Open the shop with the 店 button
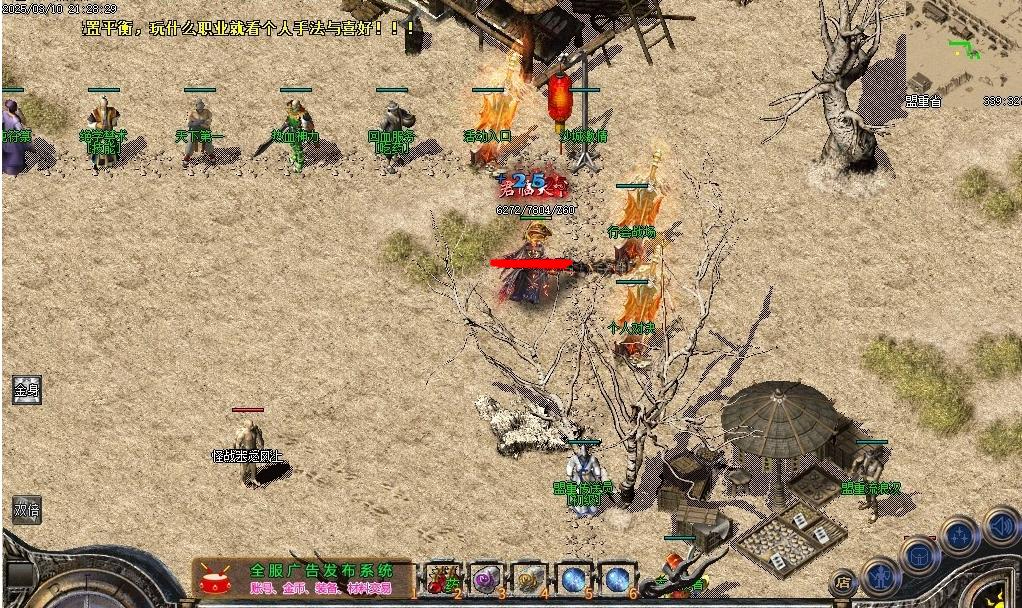 pyautogui.click(x=844, y=580)
